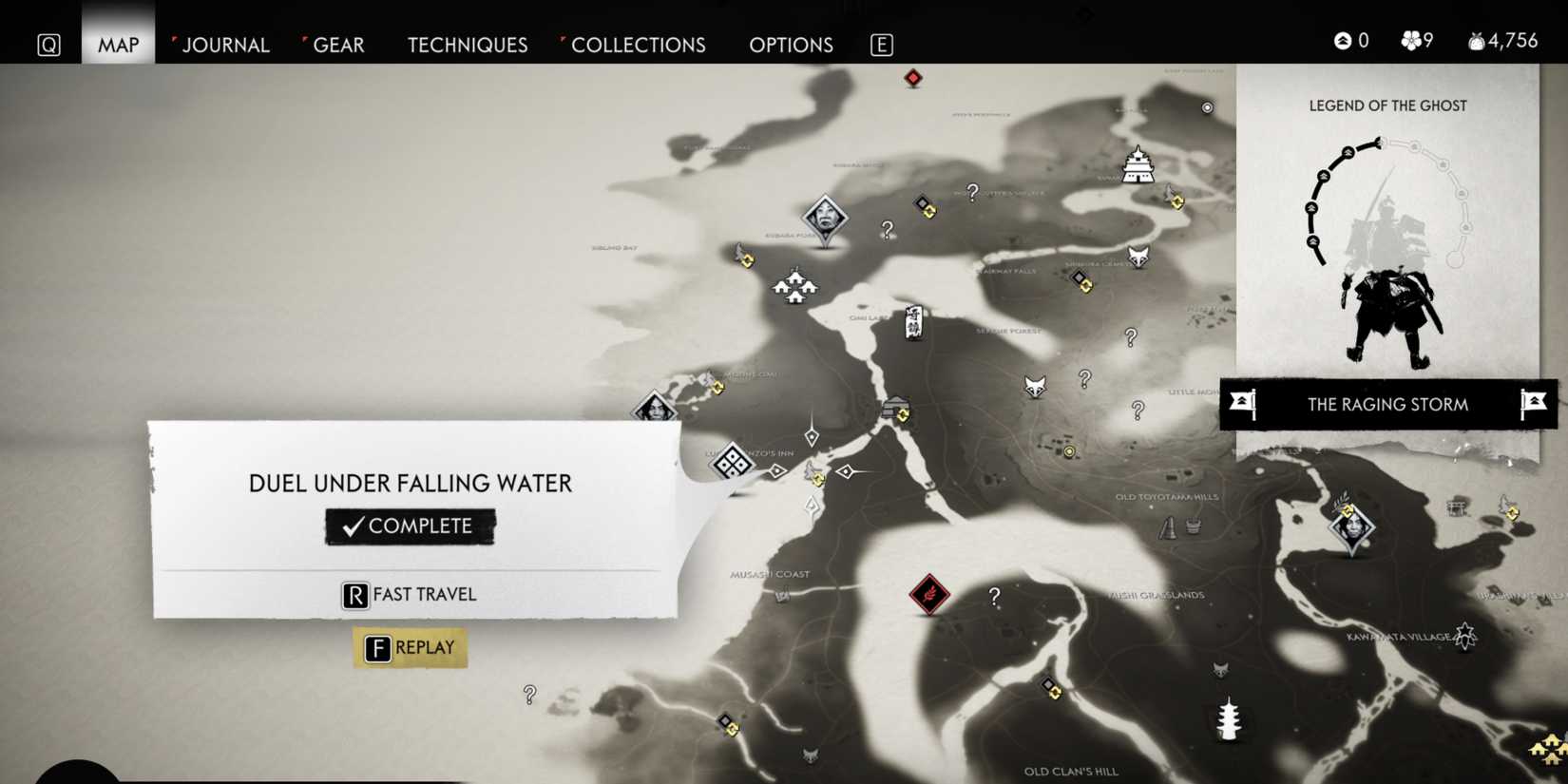The width and height of the screenshot is (1568, 784).
Task: Switch to the JOURNAL tab
Action: [x=226, y=45]
